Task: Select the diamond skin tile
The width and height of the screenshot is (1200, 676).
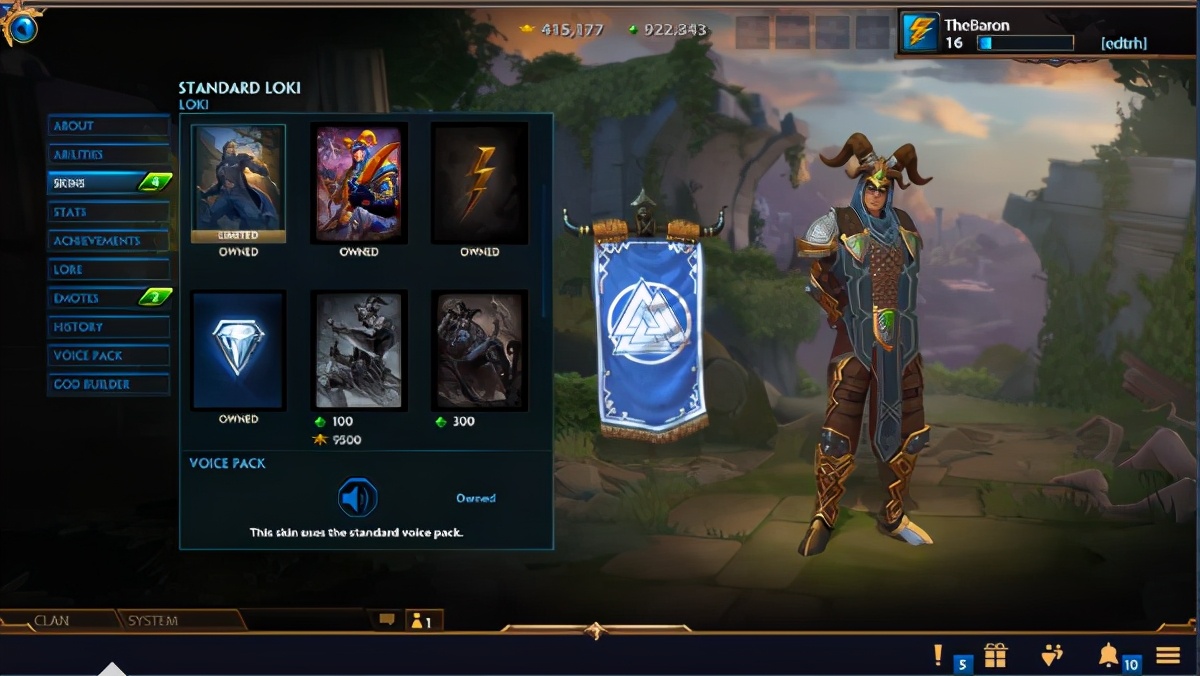Action: pos(239,350)
